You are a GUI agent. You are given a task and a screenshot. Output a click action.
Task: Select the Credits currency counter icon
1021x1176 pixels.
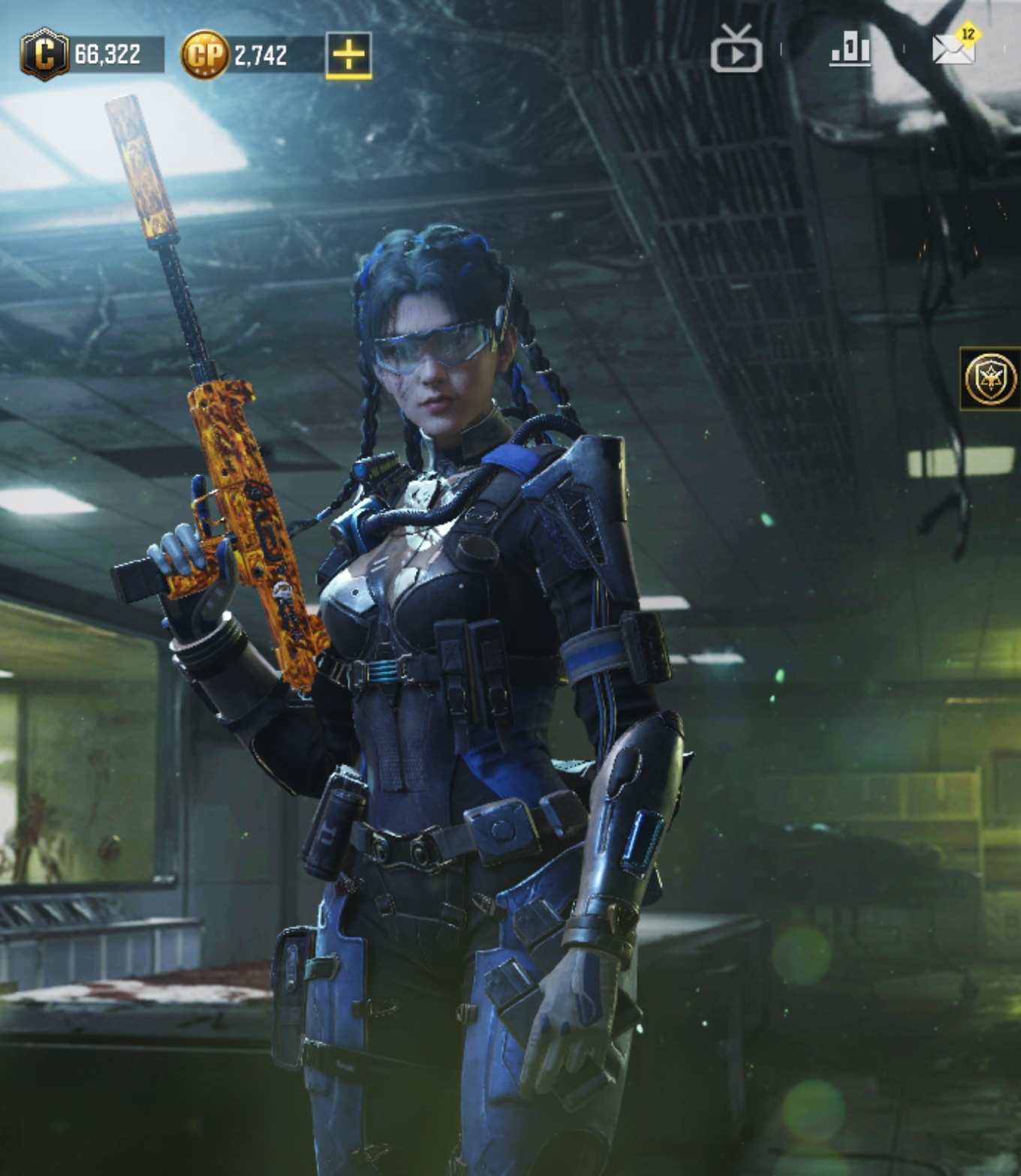pos(44,54)
